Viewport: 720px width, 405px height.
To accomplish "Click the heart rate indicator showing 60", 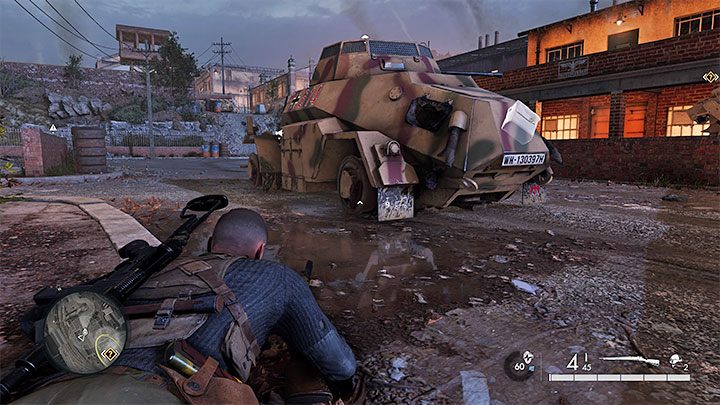I will [518, 365].
